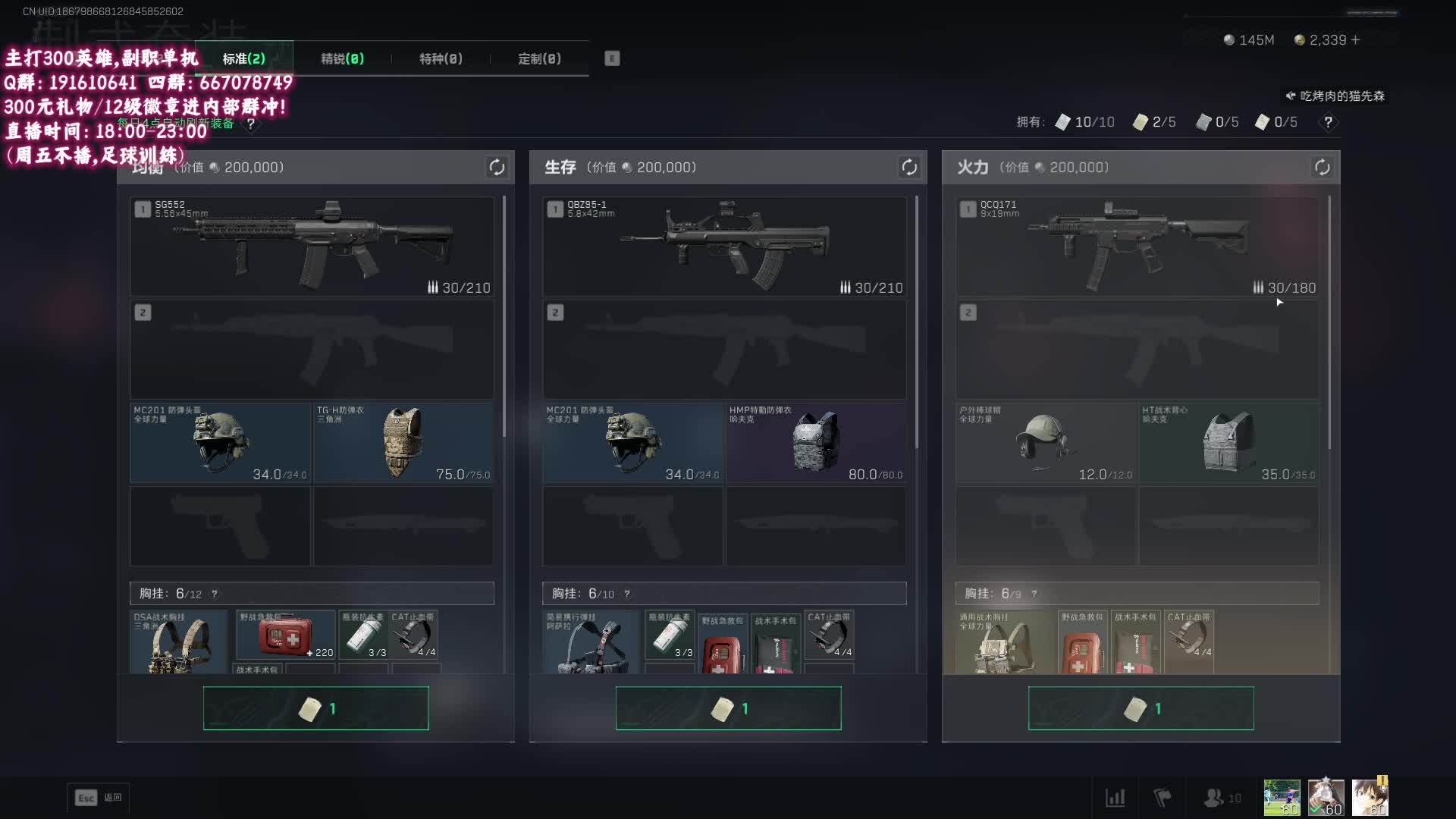
Task: Redeem the 生存 set with one ticket
Action: click(728, 708)
